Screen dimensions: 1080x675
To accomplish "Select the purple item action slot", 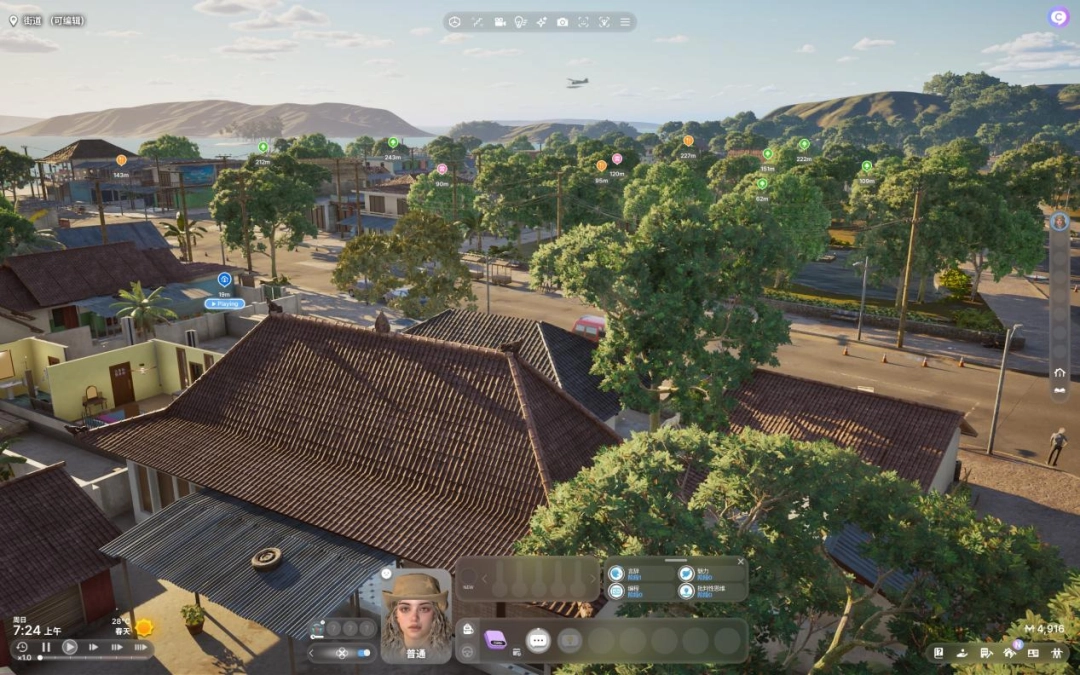I will (x=495, y=640).
